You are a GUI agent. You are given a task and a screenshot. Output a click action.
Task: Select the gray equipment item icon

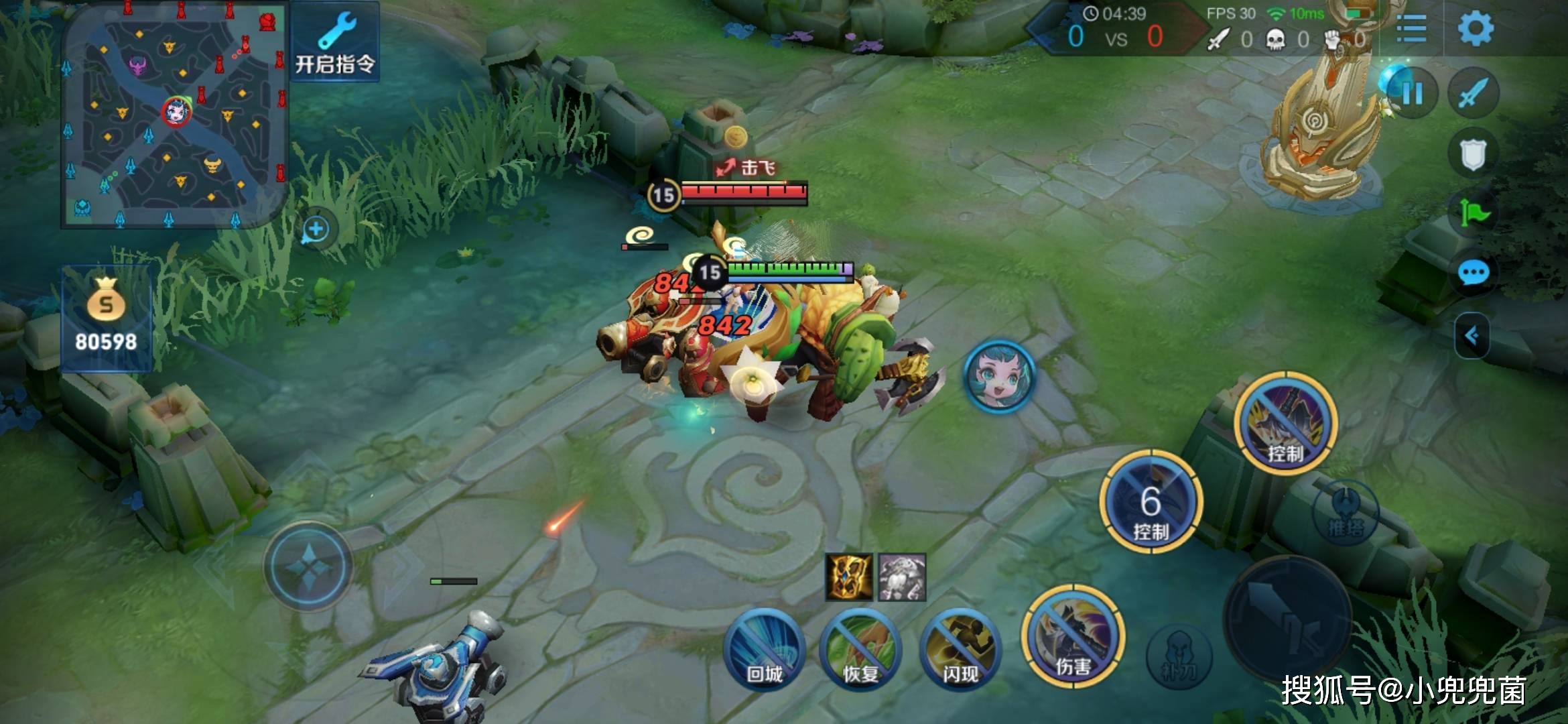point(902,577)
